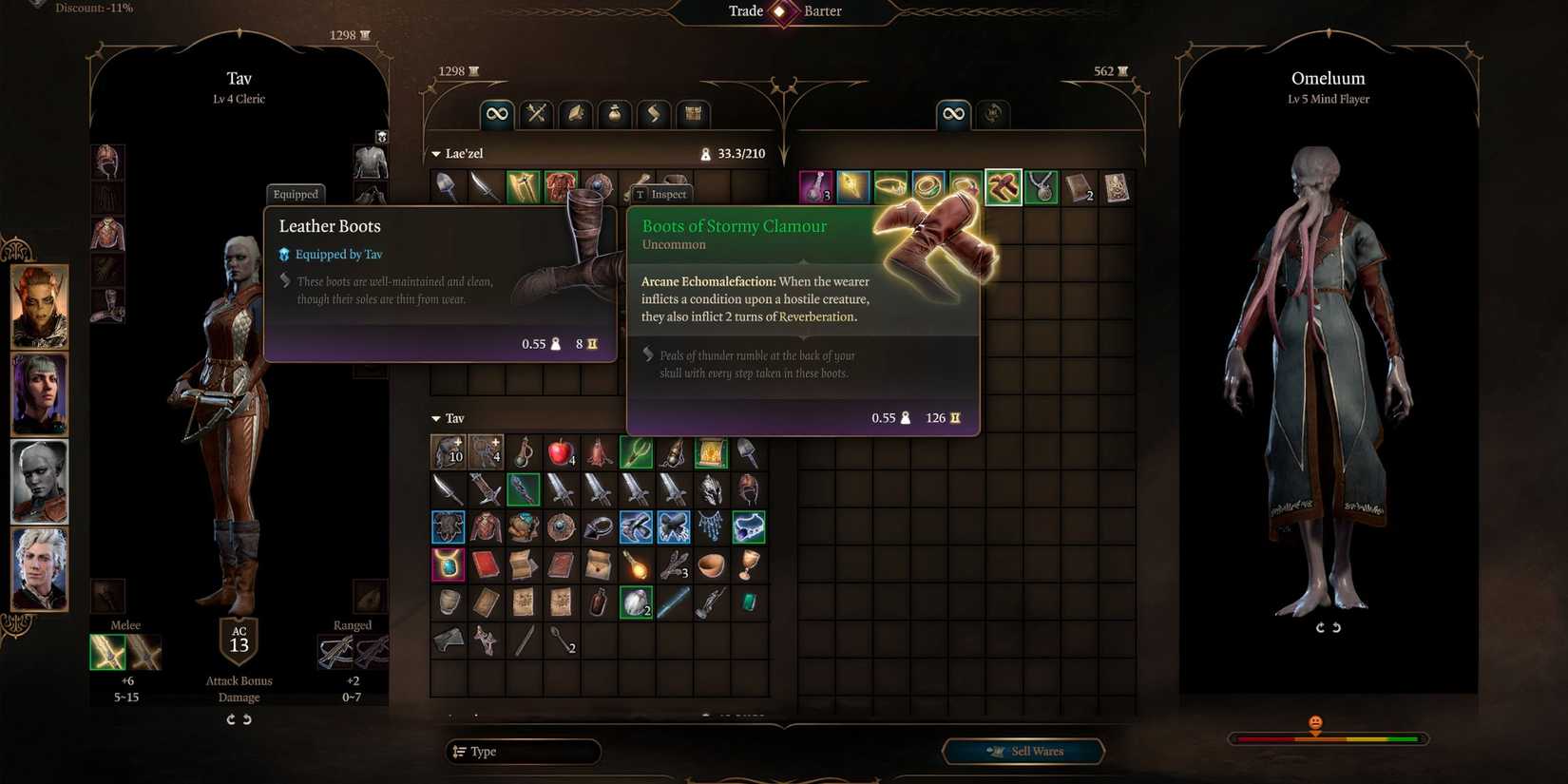Open the armor filter icon

(574, 113)
